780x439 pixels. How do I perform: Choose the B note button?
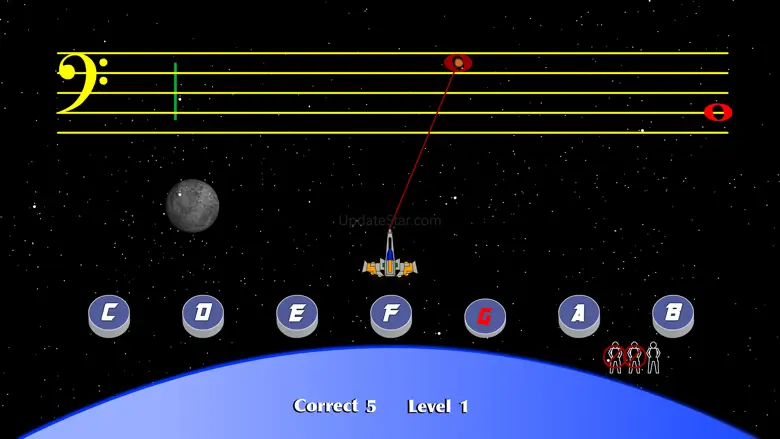coord(673,313)
